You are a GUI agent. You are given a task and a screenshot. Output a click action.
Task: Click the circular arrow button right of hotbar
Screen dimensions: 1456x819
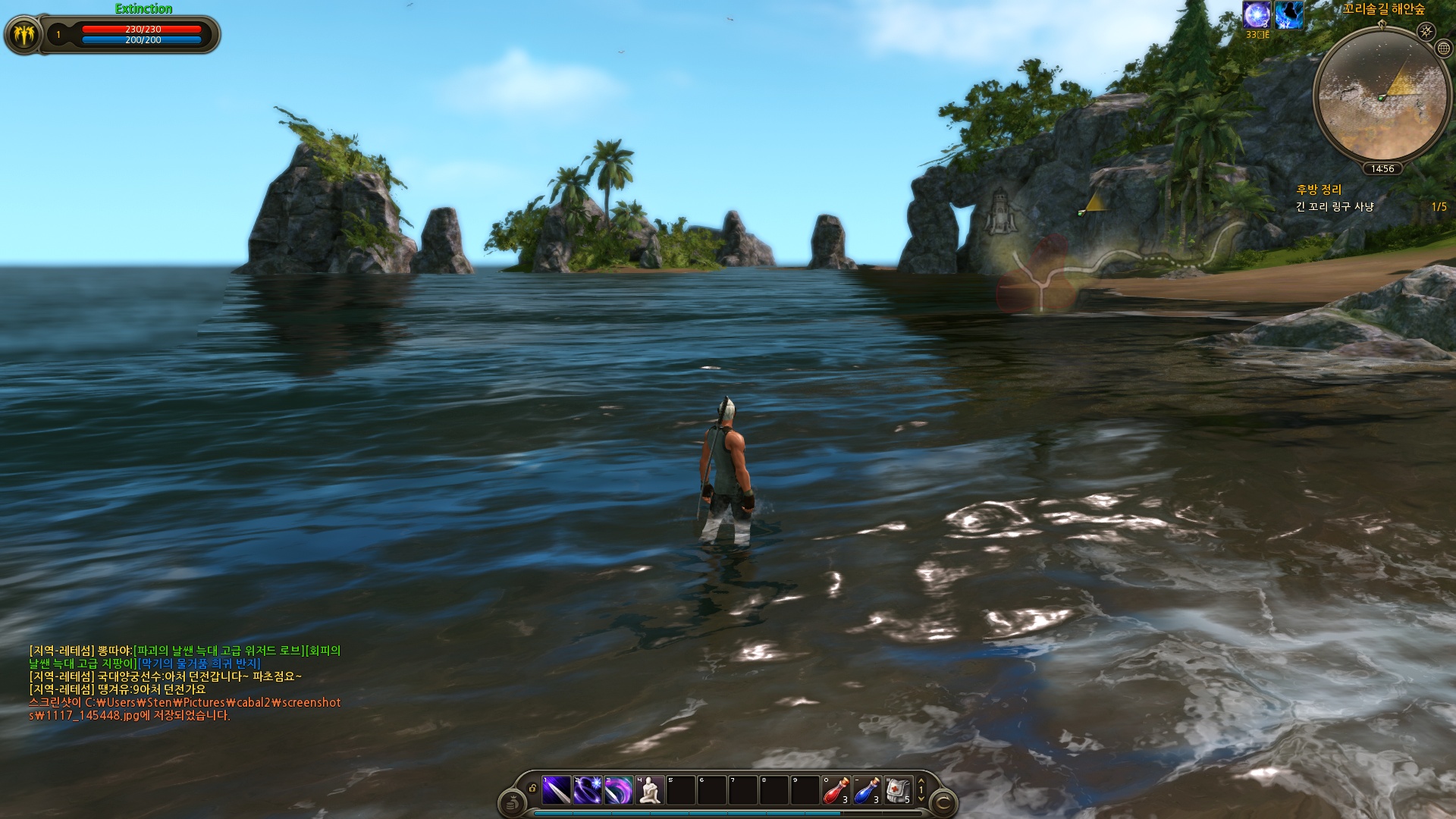tap(943, 802)
